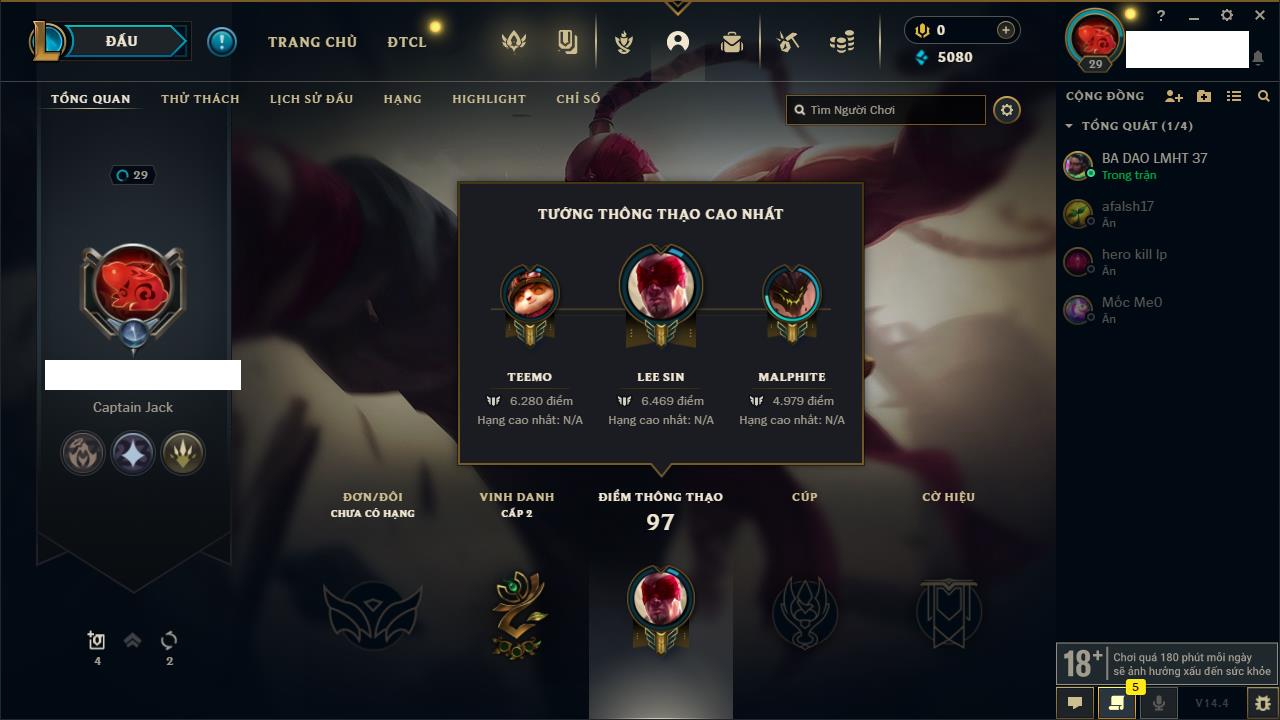
Task: Open the store coins icon
Action: [842, 42]
